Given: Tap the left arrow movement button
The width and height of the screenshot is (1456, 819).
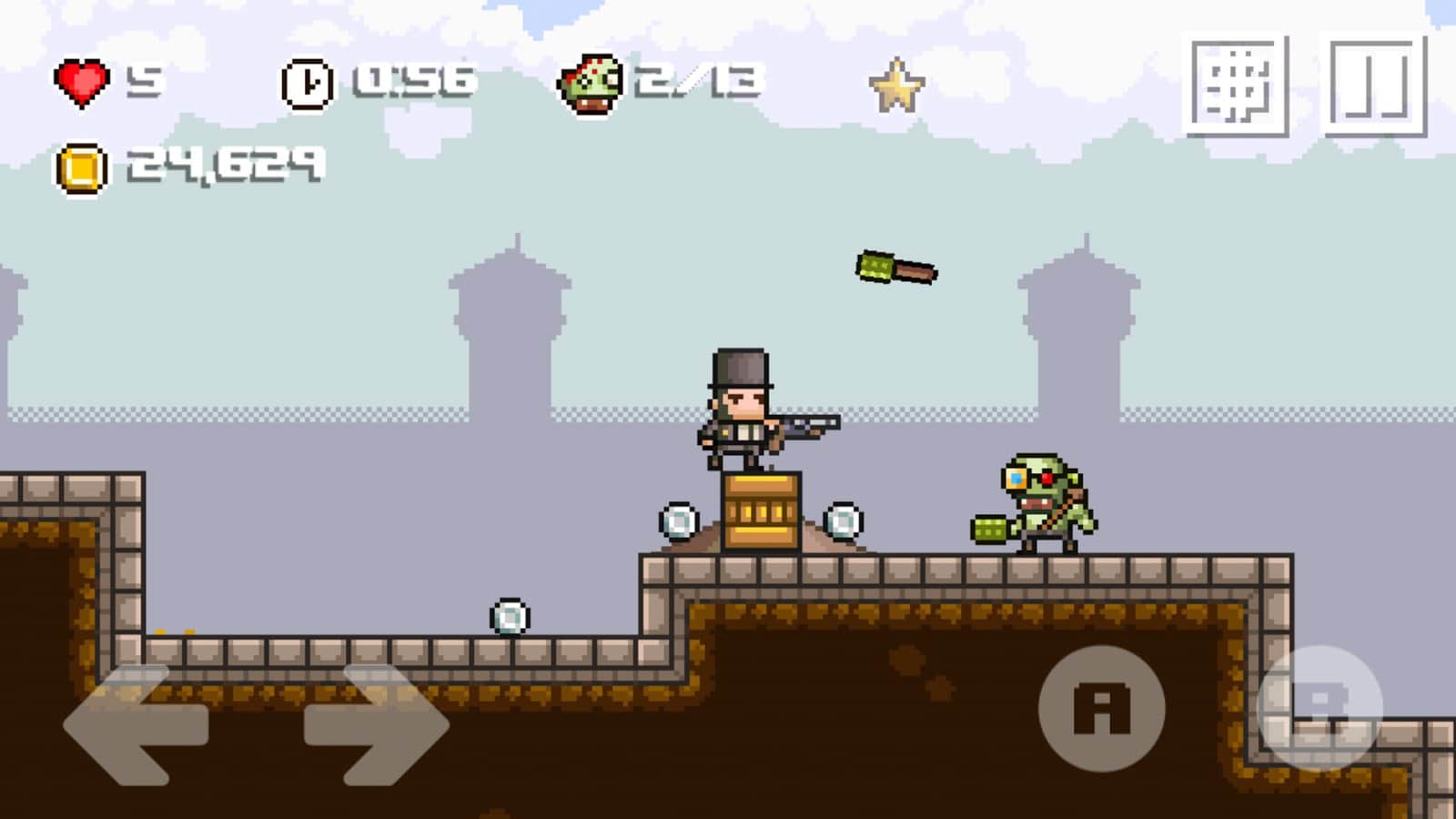Looking at the screenshot, I should click(x=135, y=725).
